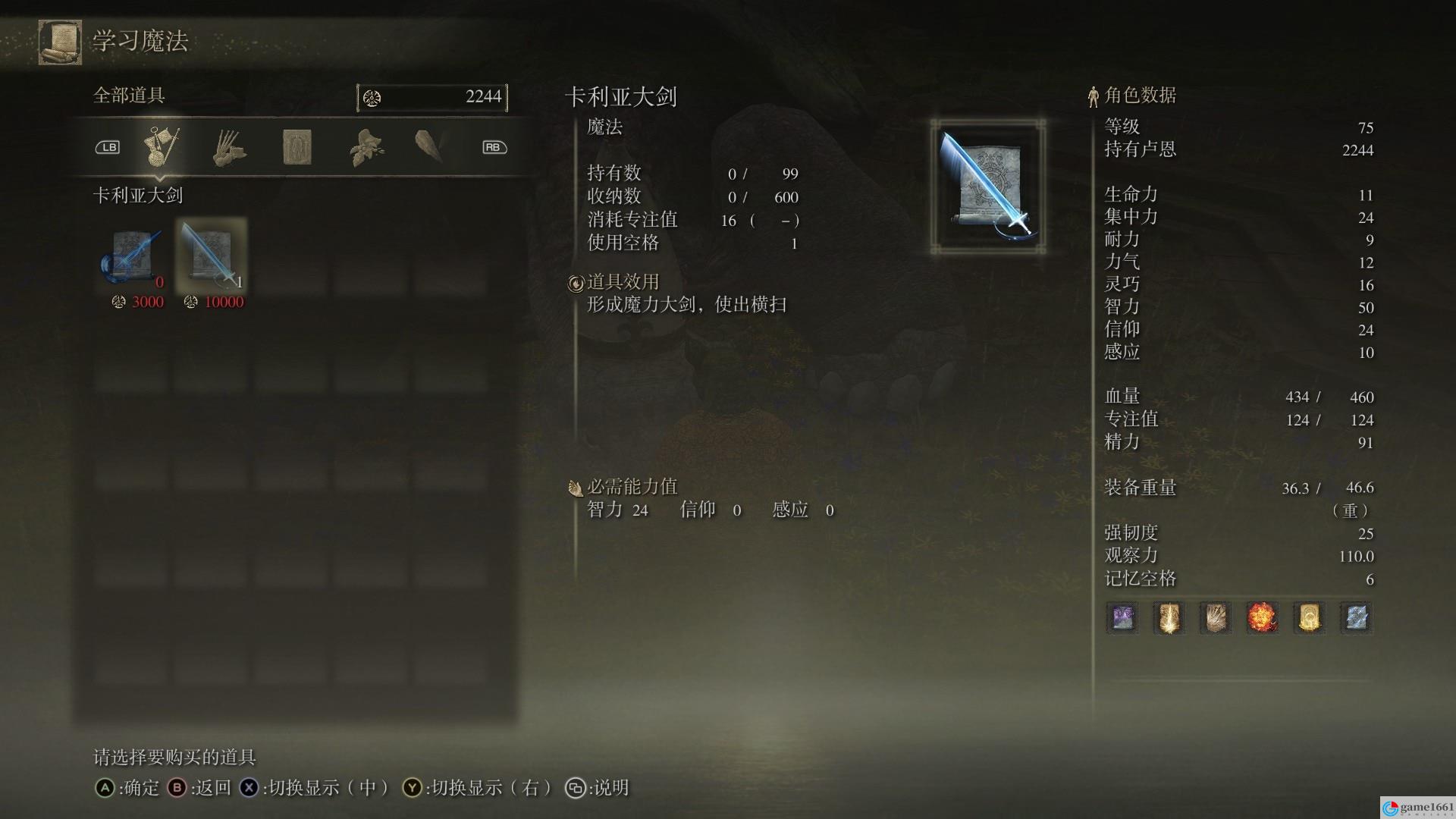The width and height of the screenshot is (1456, 819).
Task: Select the white claw slash spell slot
Action: click(x=1216, y=618)
